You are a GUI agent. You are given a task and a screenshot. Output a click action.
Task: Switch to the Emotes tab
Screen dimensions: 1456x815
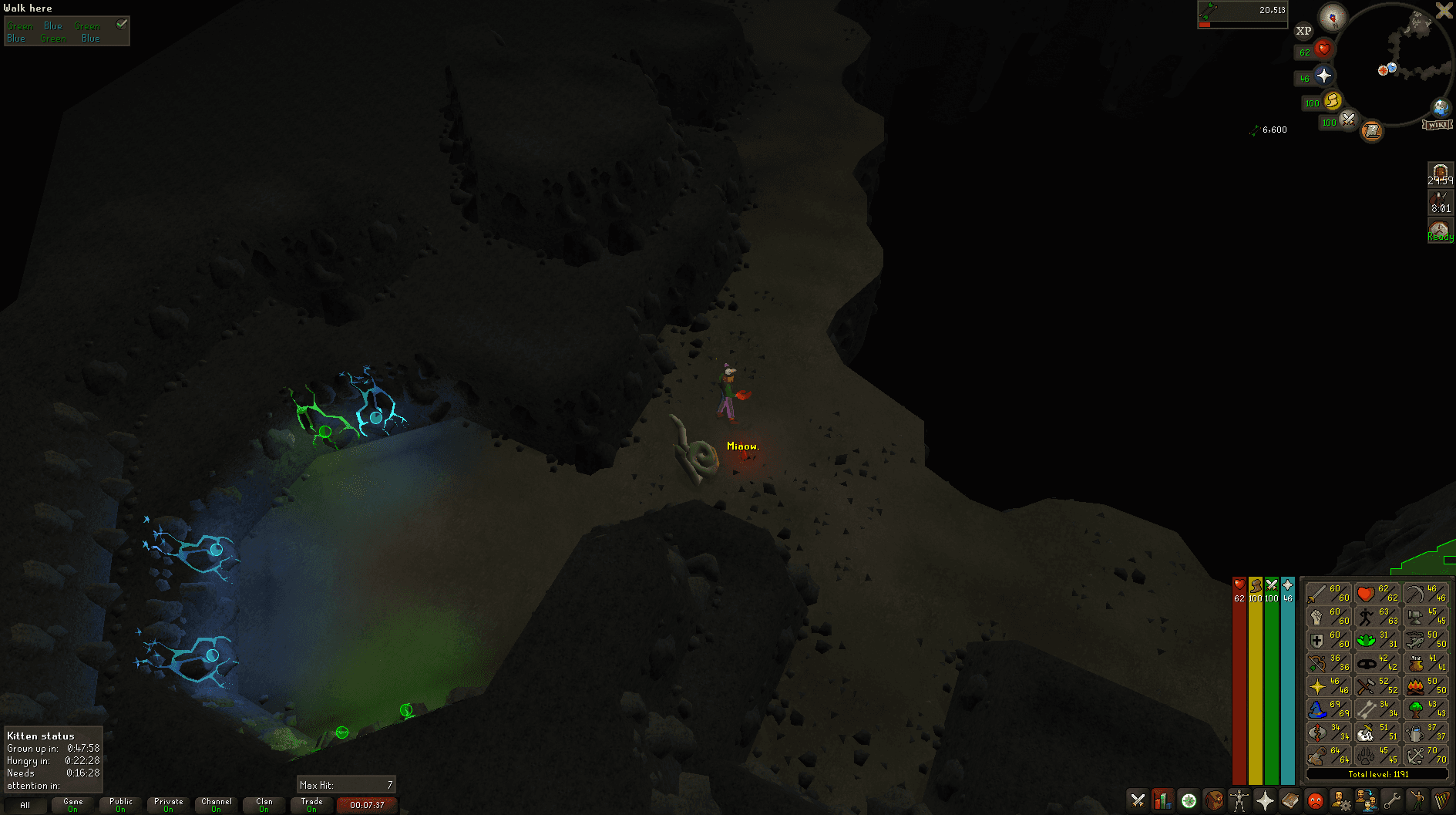(x=1417, y=801)
